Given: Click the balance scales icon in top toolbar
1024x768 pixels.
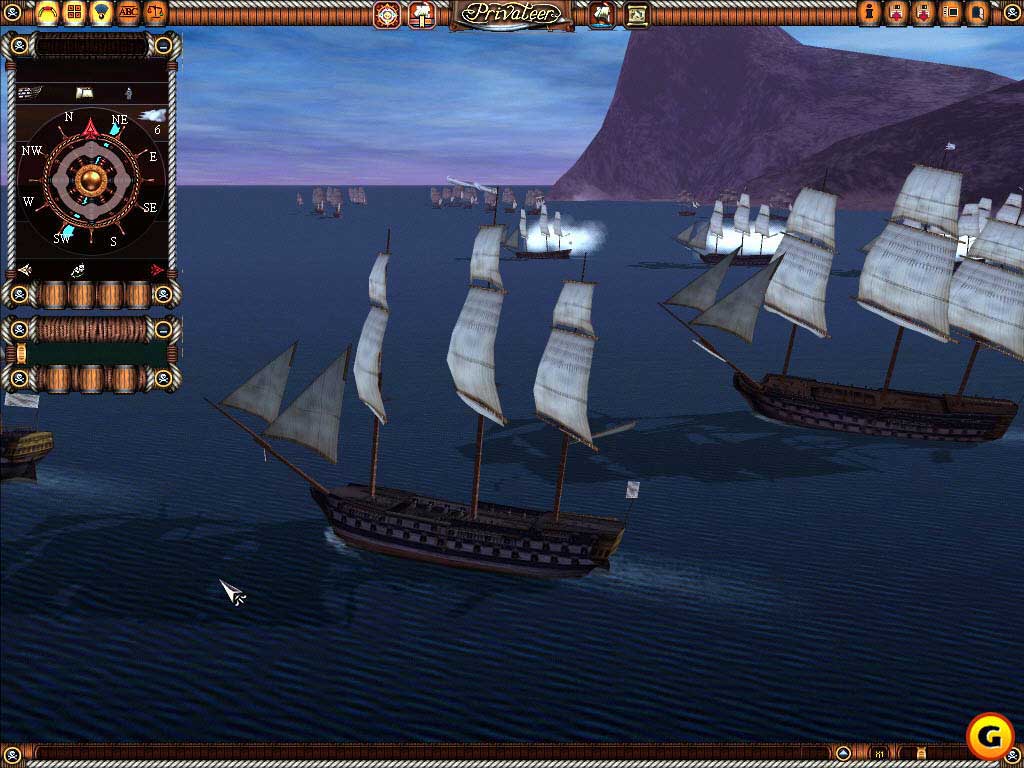Looking at the screenshot, I should click(157, 12).
